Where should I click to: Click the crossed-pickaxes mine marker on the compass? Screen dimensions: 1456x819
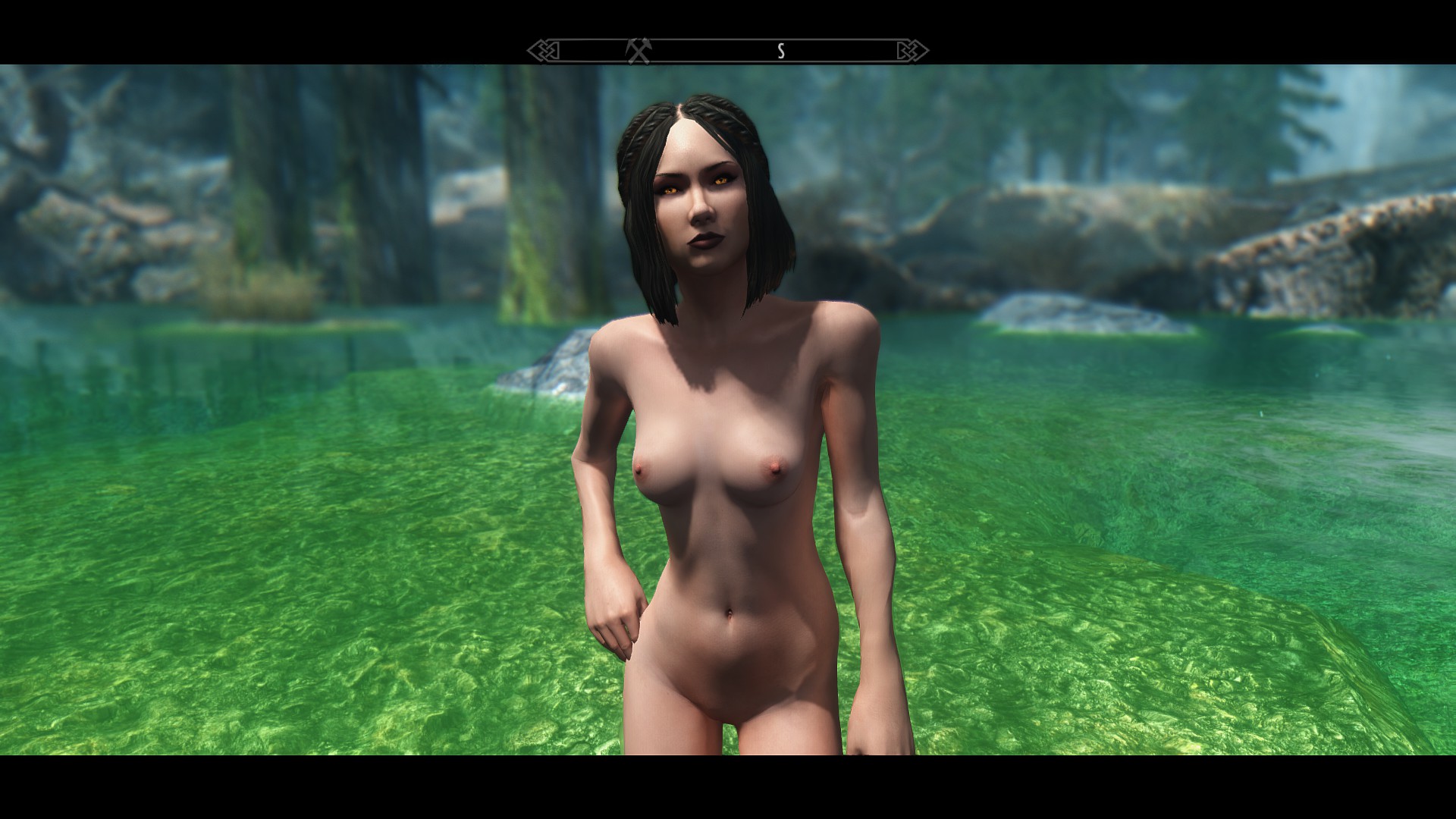(639, 51)
